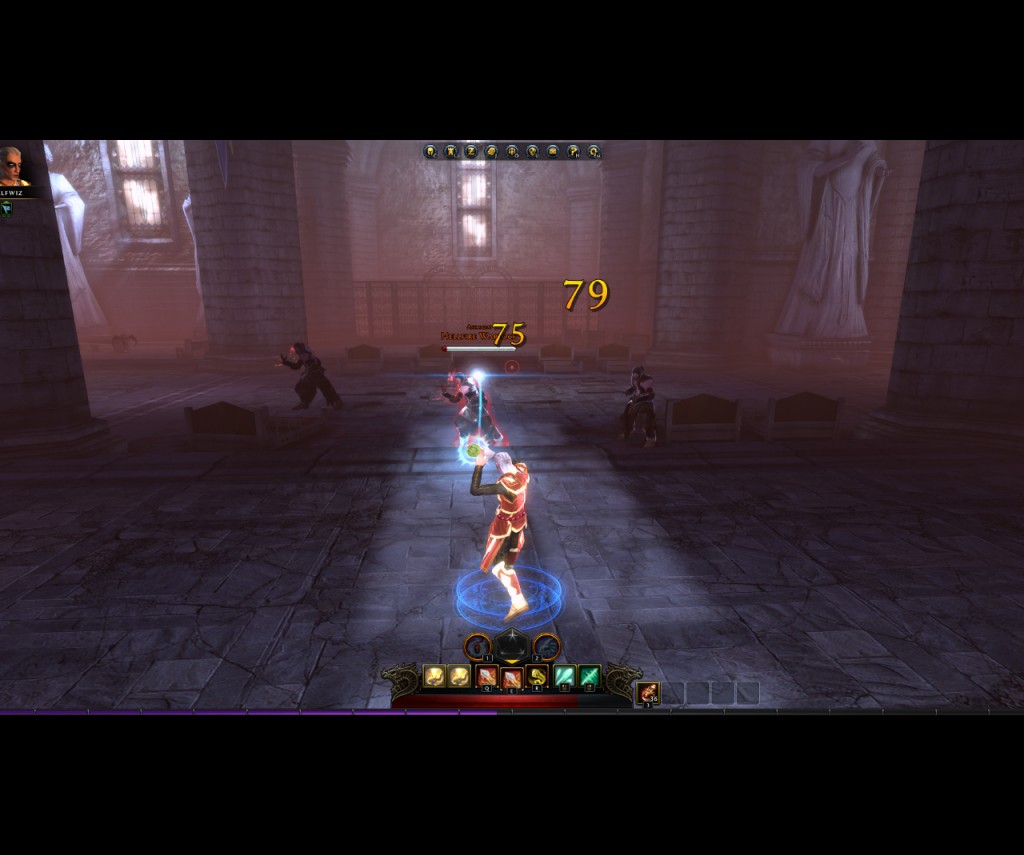Open the Zen store Z icon
Image resolution: width=1024 pixels, height=855 pixels.
(471, 152)
